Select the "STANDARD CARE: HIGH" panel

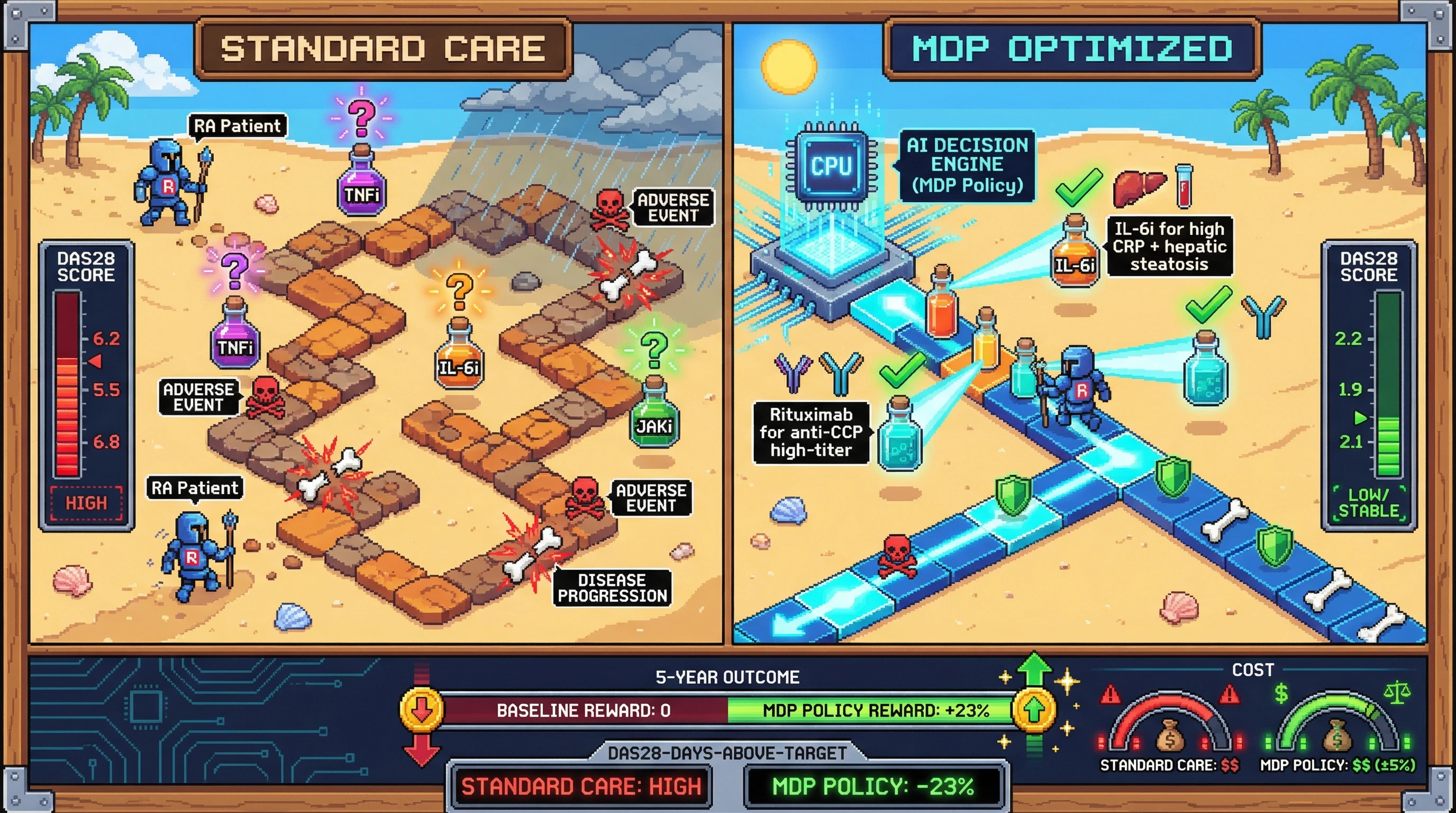[581, 787]
